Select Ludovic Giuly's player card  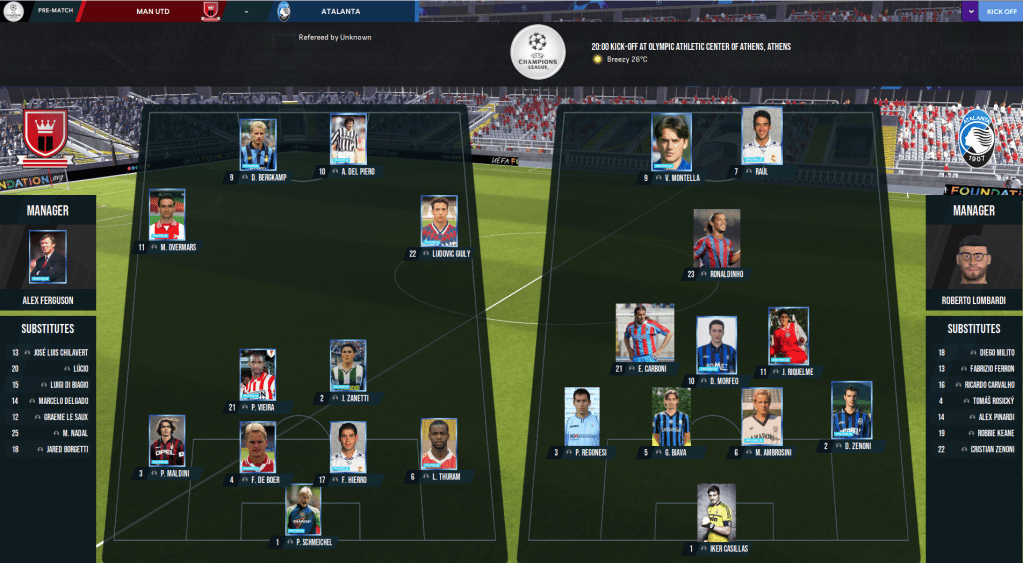tap(439, 221)
